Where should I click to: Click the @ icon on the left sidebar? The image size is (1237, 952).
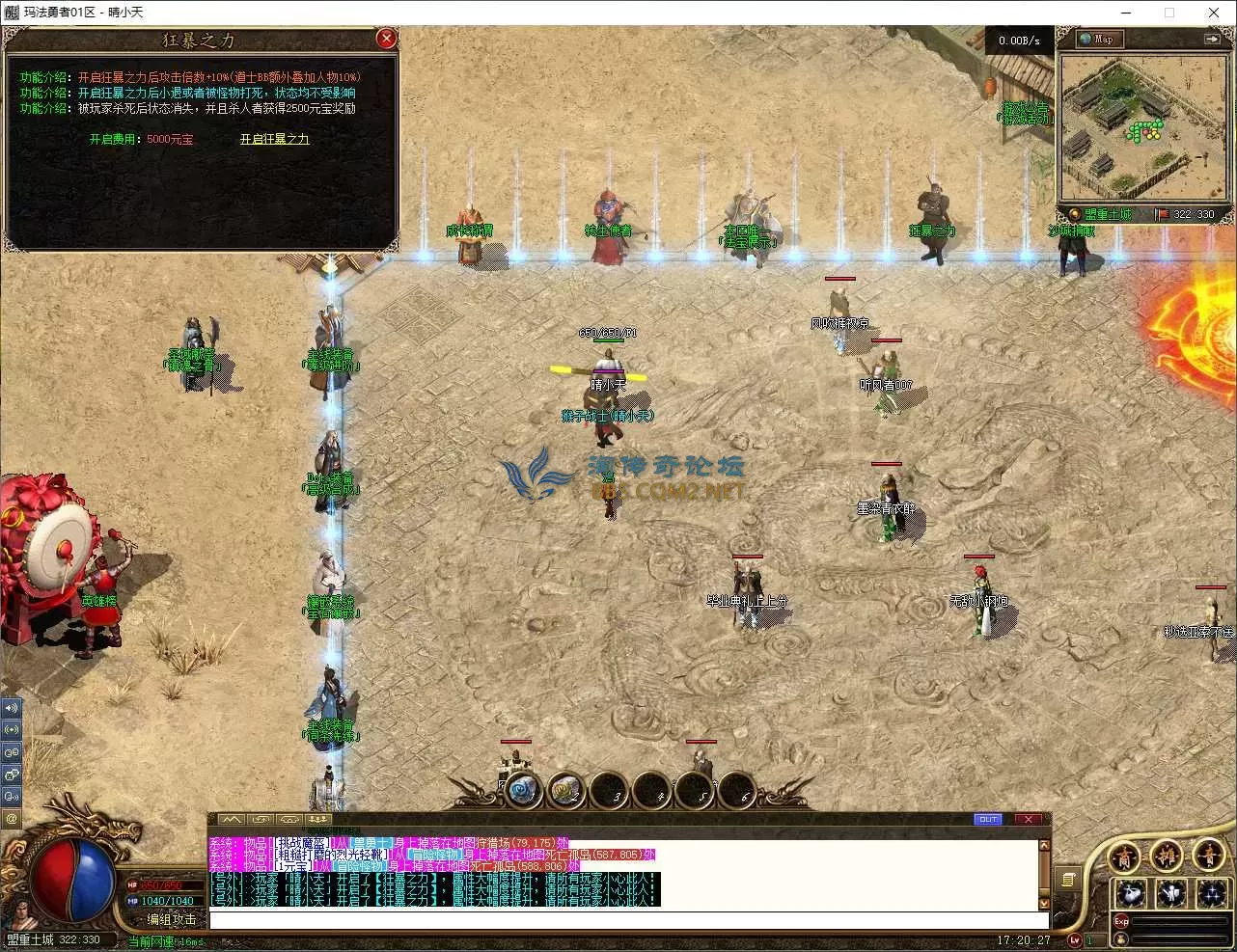12,818
